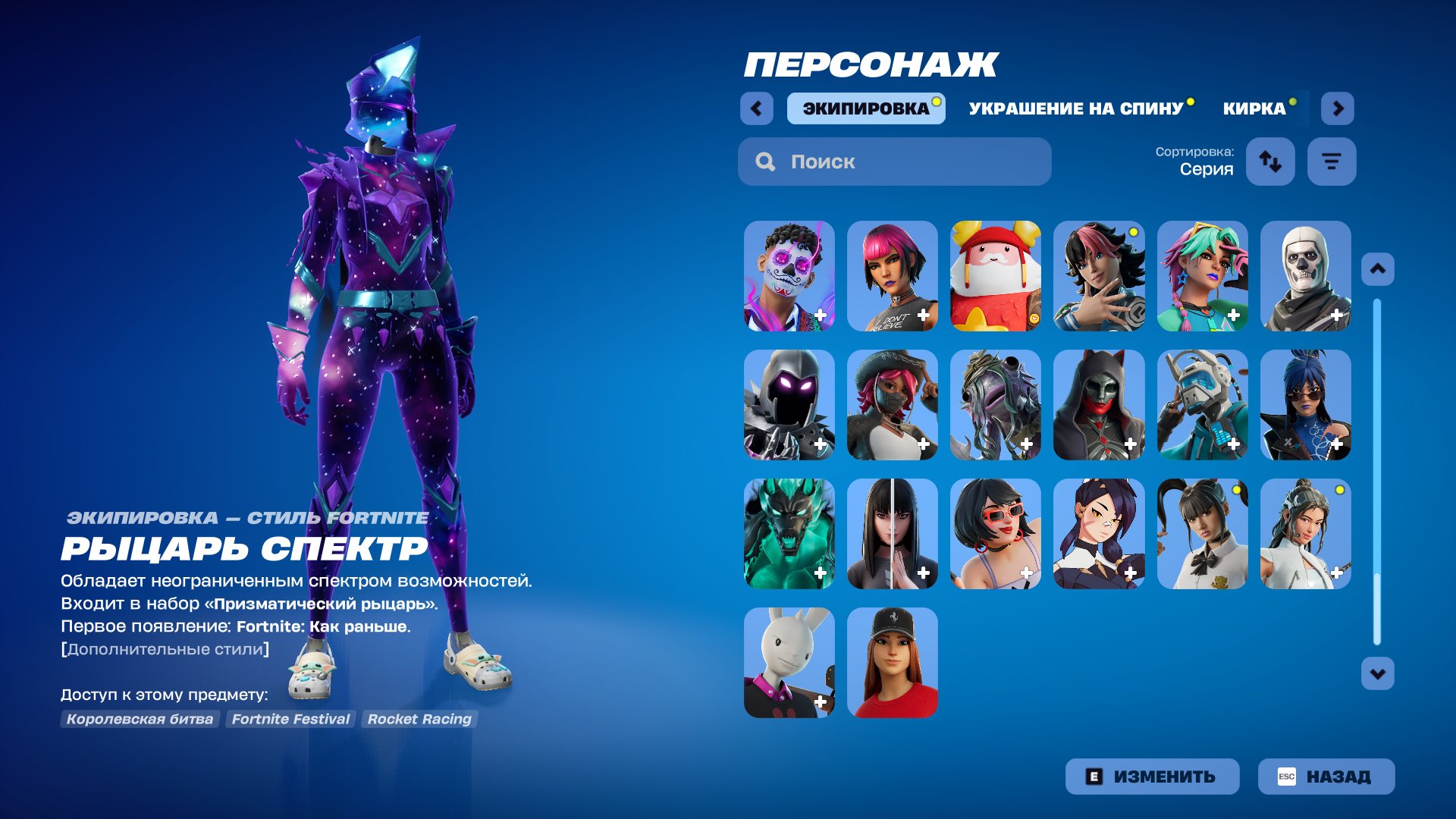Select the red Santa-style character skin
The width and height of the screenshot is (1456, 819).
point(995,276)
